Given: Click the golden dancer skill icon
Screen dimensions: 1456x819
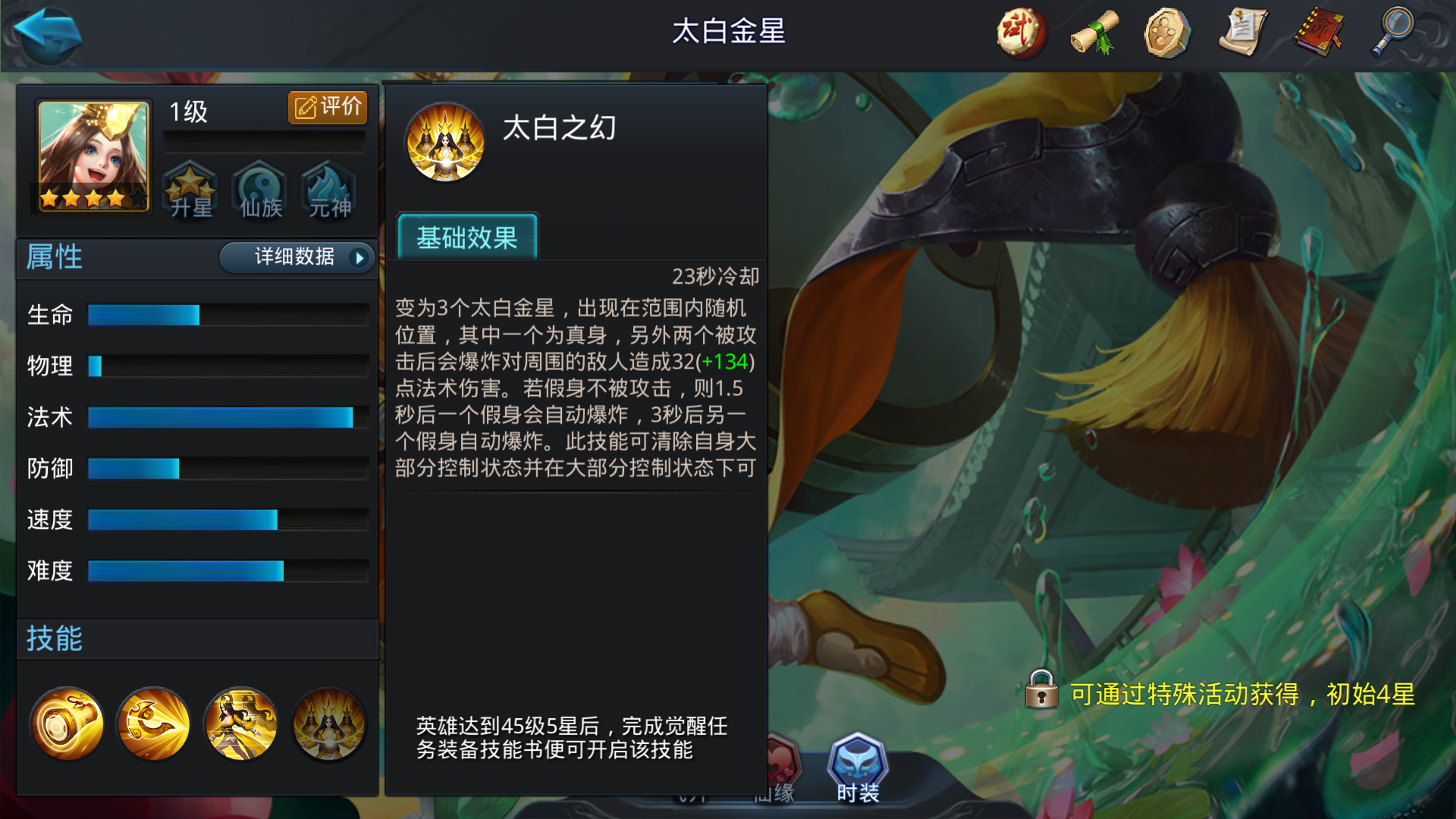Looking at the screenshot, I should (x=240, y=723).
